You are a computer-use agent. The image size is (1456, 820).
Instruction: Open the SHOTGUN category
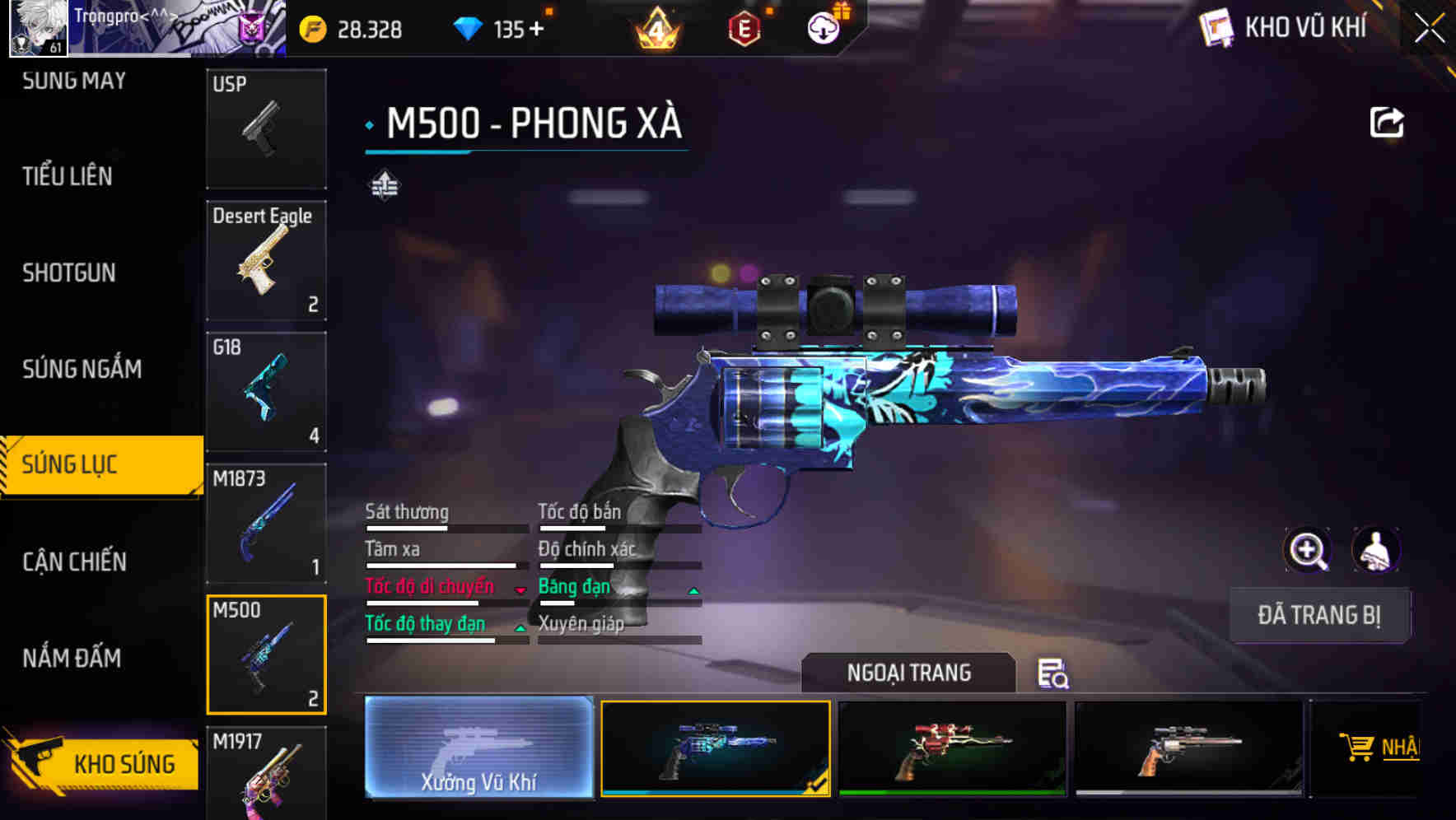click(x=70, y=273)
